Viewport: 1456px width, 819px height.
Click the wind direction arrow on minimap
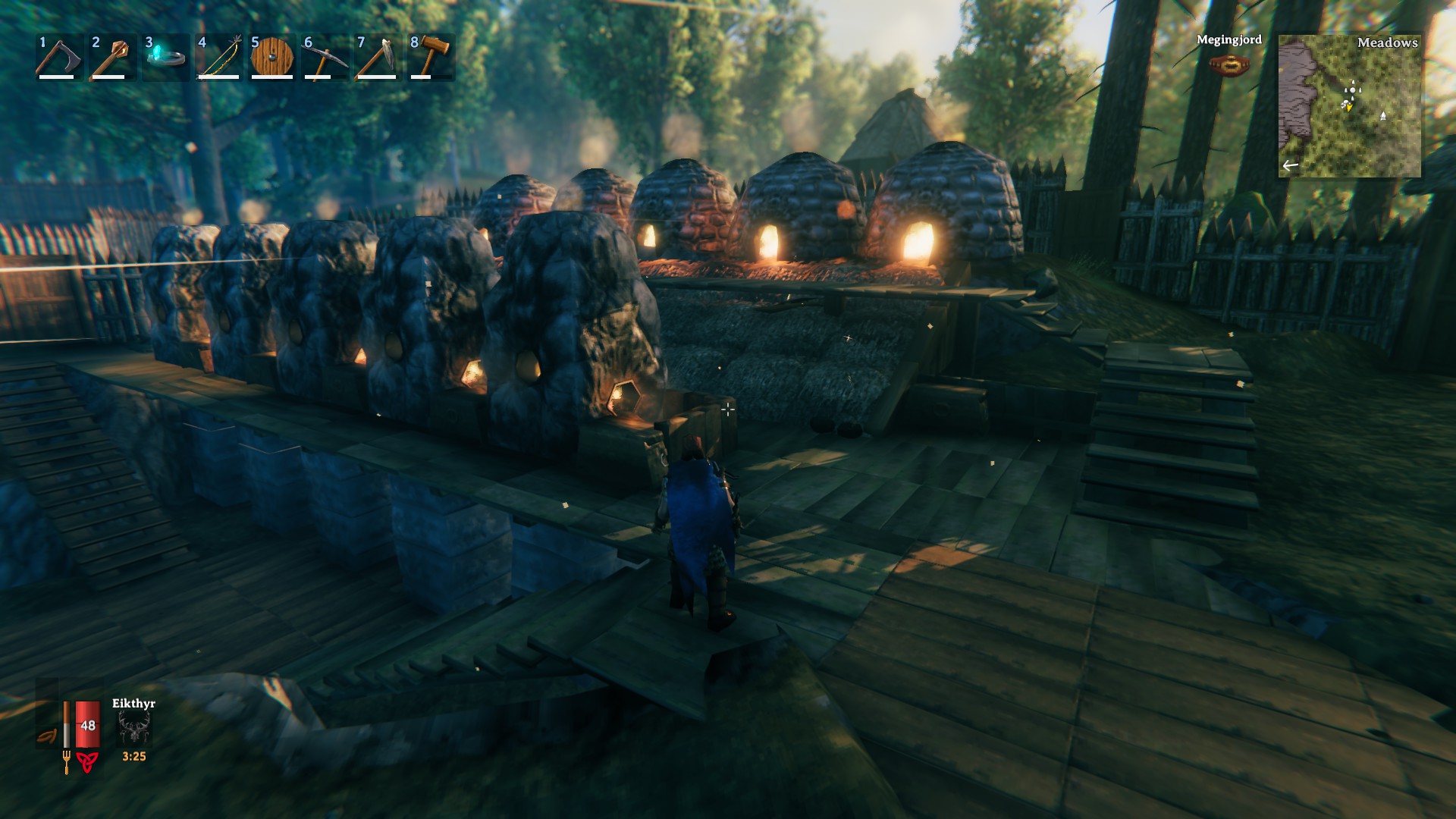[x=1290, y=166]
